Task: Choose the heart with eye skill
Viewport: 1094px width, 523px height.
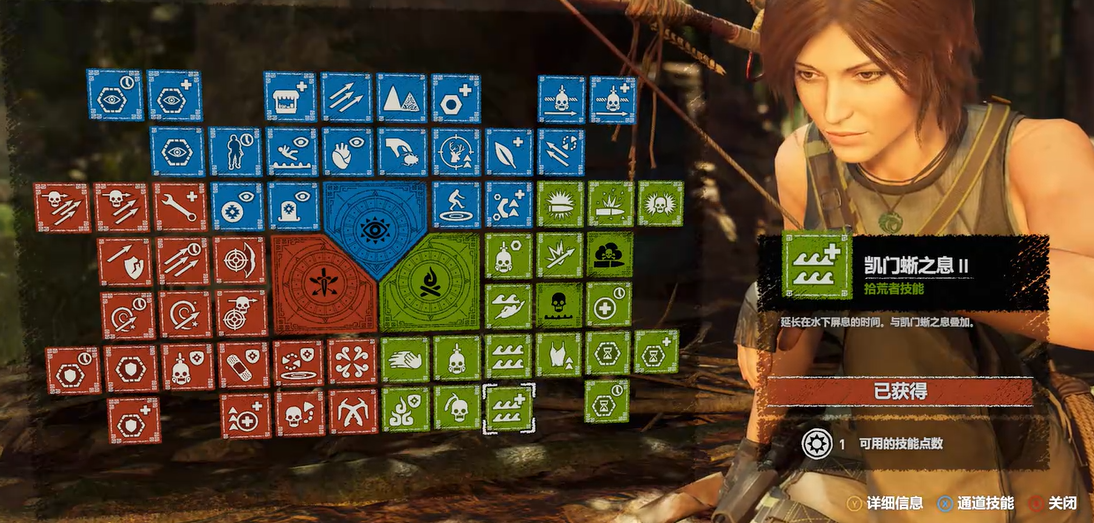Action: [x=347, y=151]
